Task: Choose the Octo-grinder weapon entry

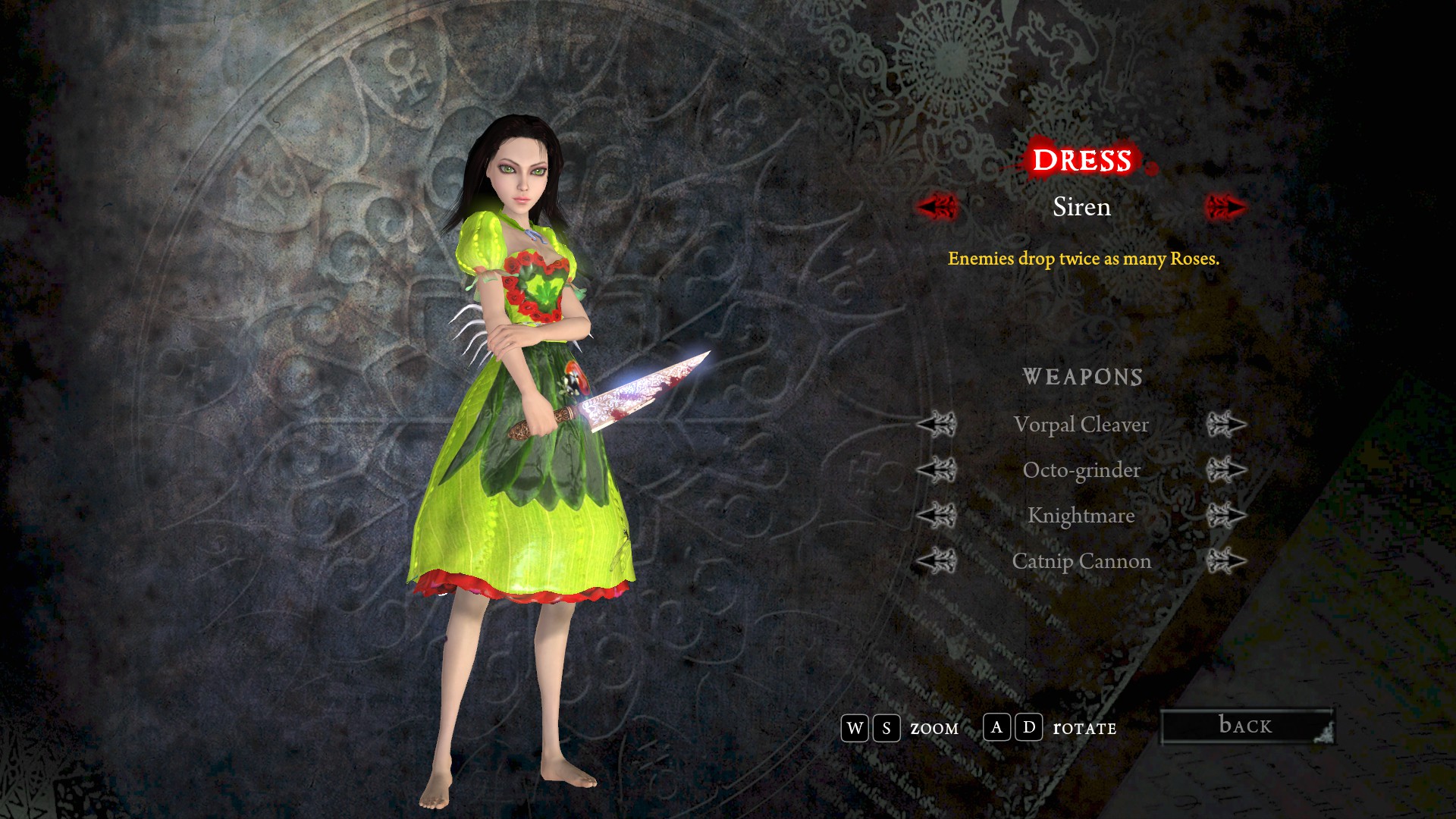Action: (x=1081, y=470)
